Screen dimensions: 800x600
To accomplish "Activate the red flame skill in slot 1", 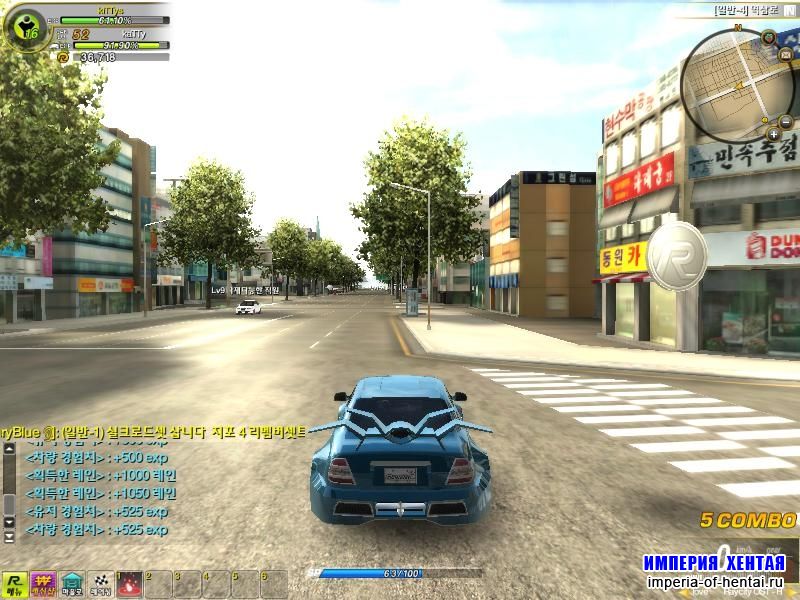I will [130, 584].
